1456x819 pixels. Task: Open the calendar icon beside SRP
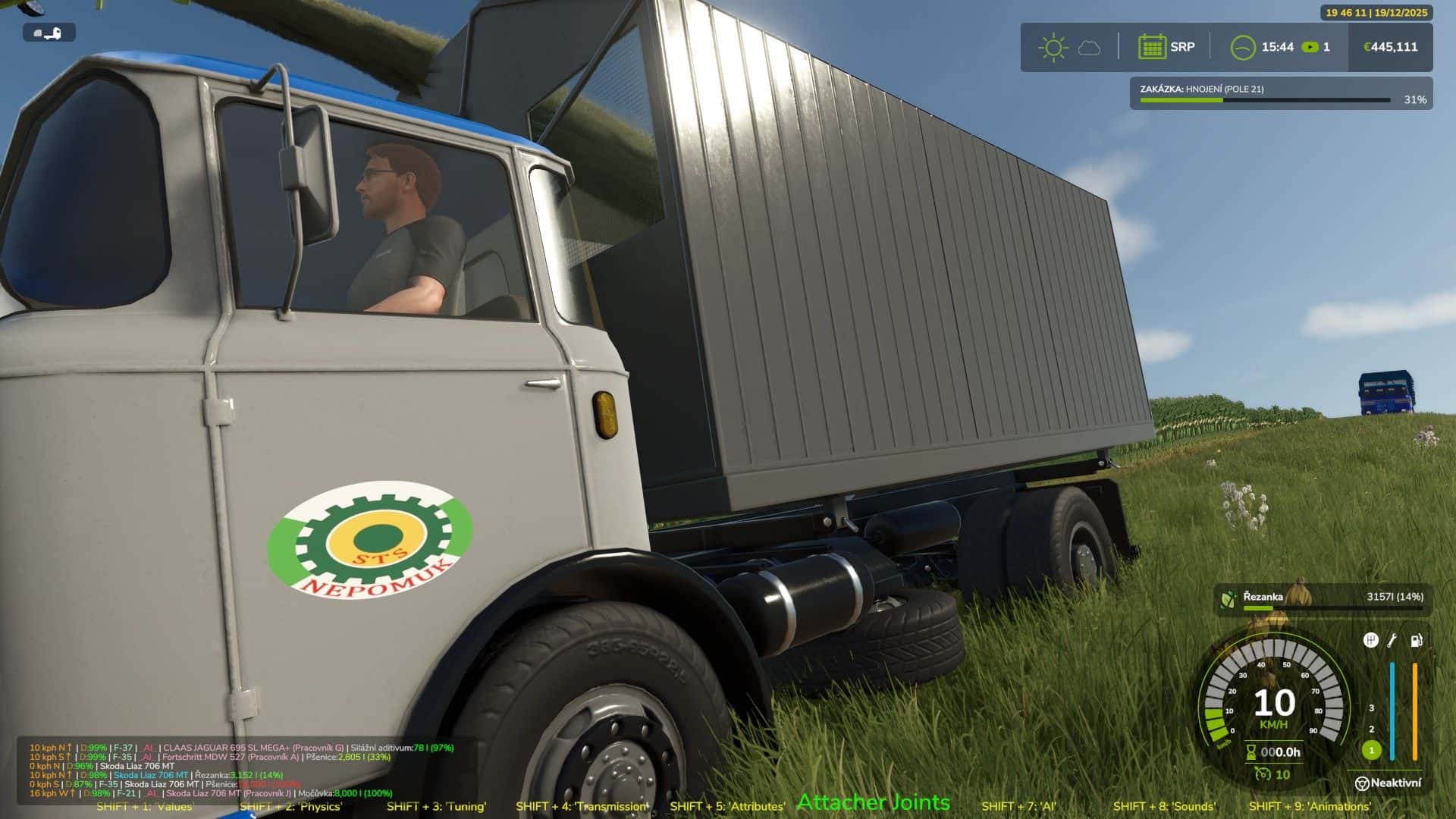click(1151, 47)
